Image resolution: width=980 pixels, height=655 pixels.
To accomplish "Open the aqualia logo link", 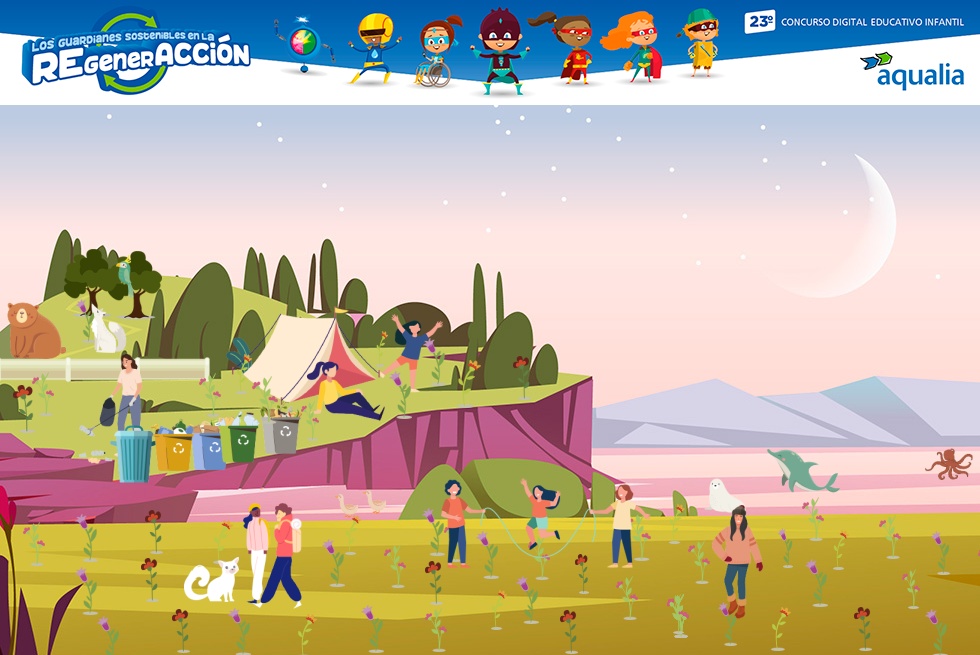I will 912,70.
